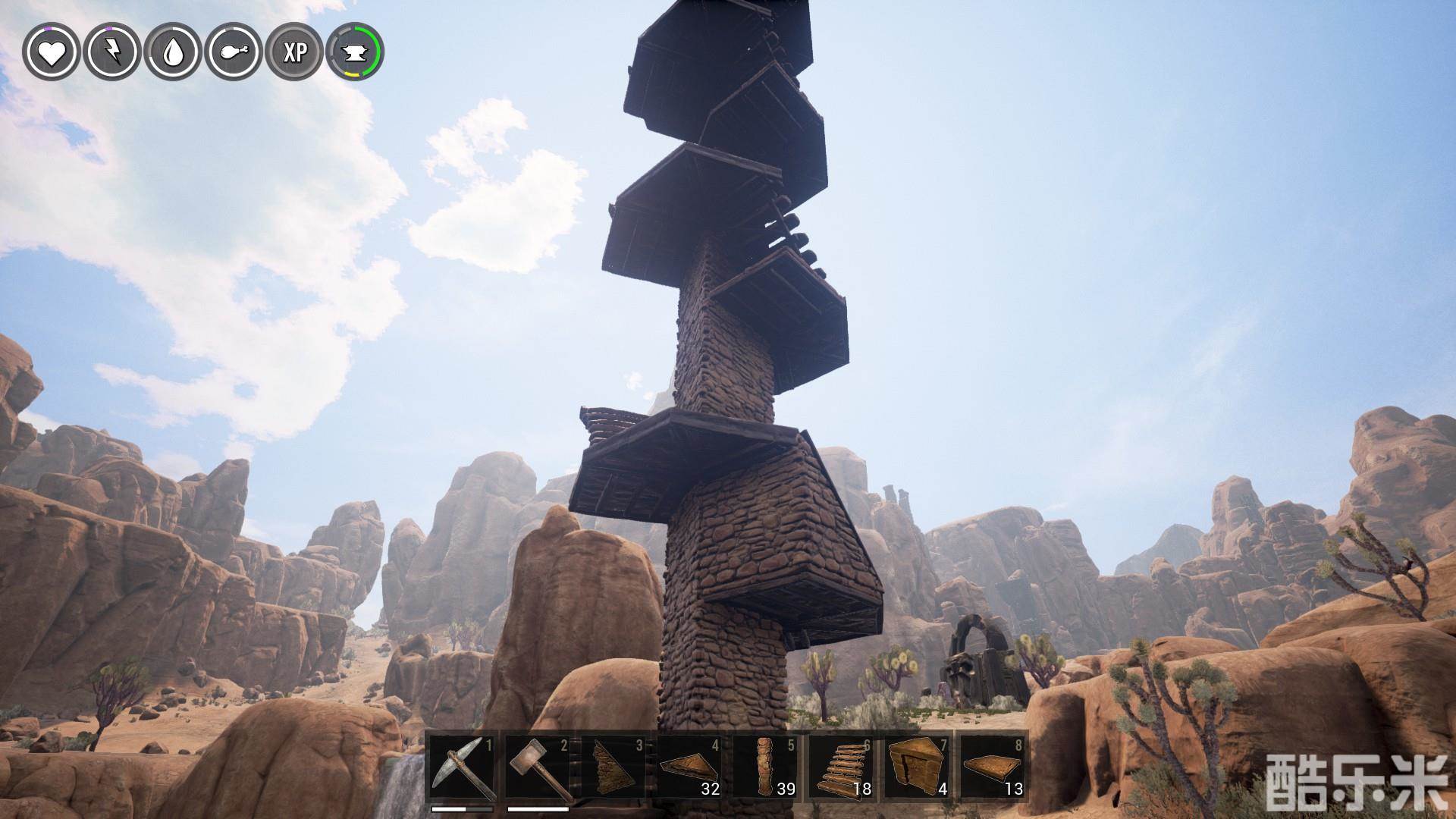The width and height of the screenshot is (1456, 819).
Task: Pick the pillar stack of 39
Action: (765, 767)
